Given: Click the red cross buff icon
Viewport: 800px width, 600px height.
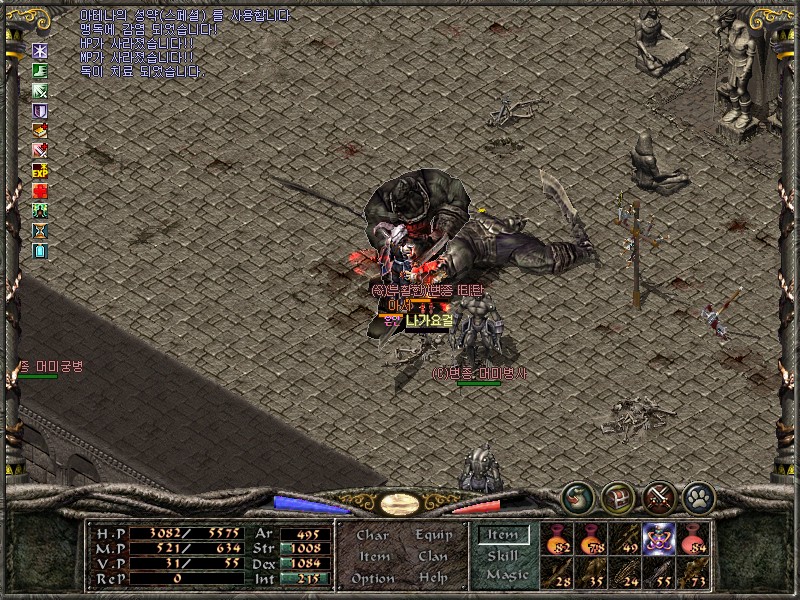Looking at the screenshot, I should (x=40, y=190).
